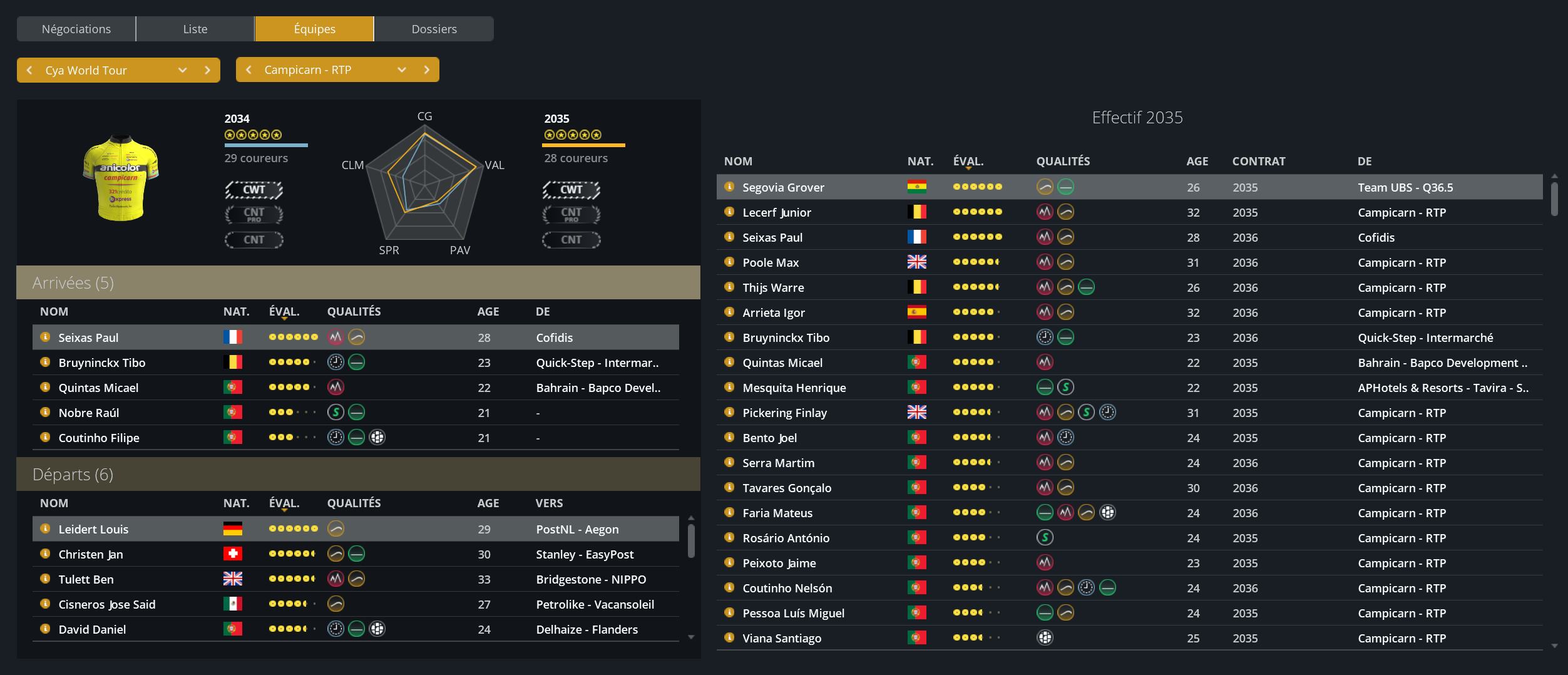The image size is (1568, 675).
Task: Select Leidert Louis in the Départs list
Action: click(x=93, y=529)
